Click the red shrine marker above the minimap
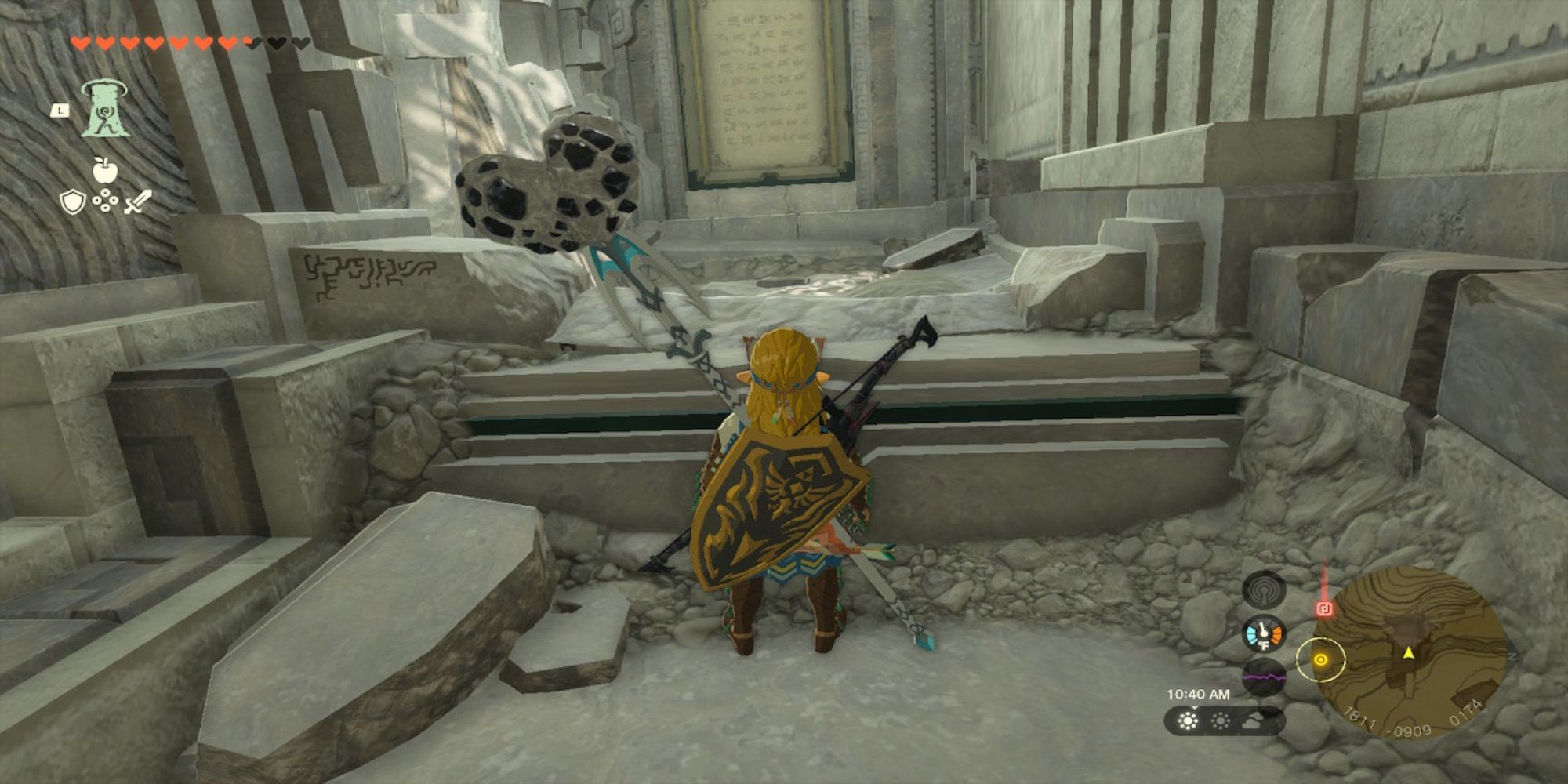This screenshot has width=1568, height=784. tap(1324, 608)
